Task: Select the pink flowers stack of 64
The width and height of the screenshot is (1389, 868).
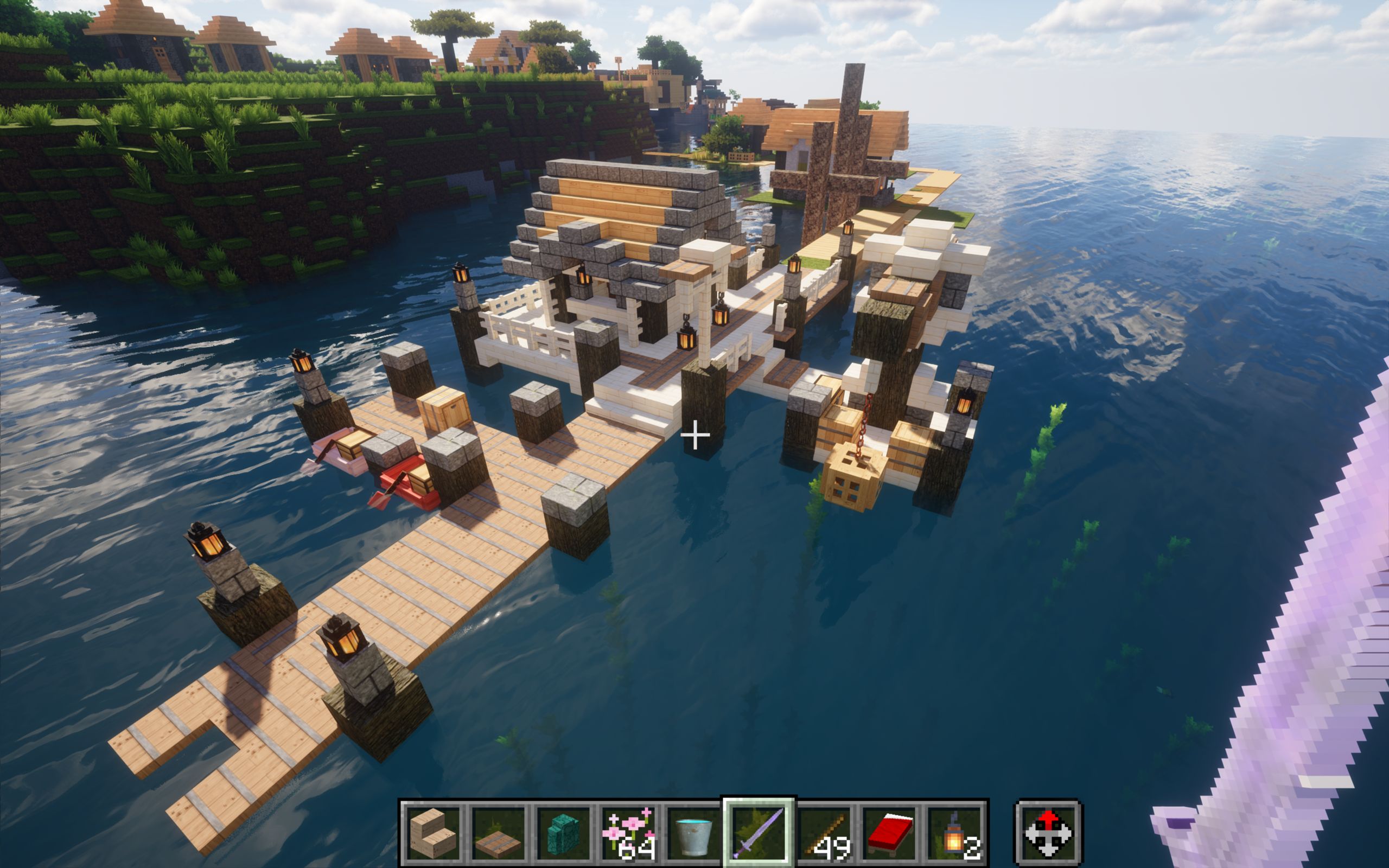Action: 628,833
